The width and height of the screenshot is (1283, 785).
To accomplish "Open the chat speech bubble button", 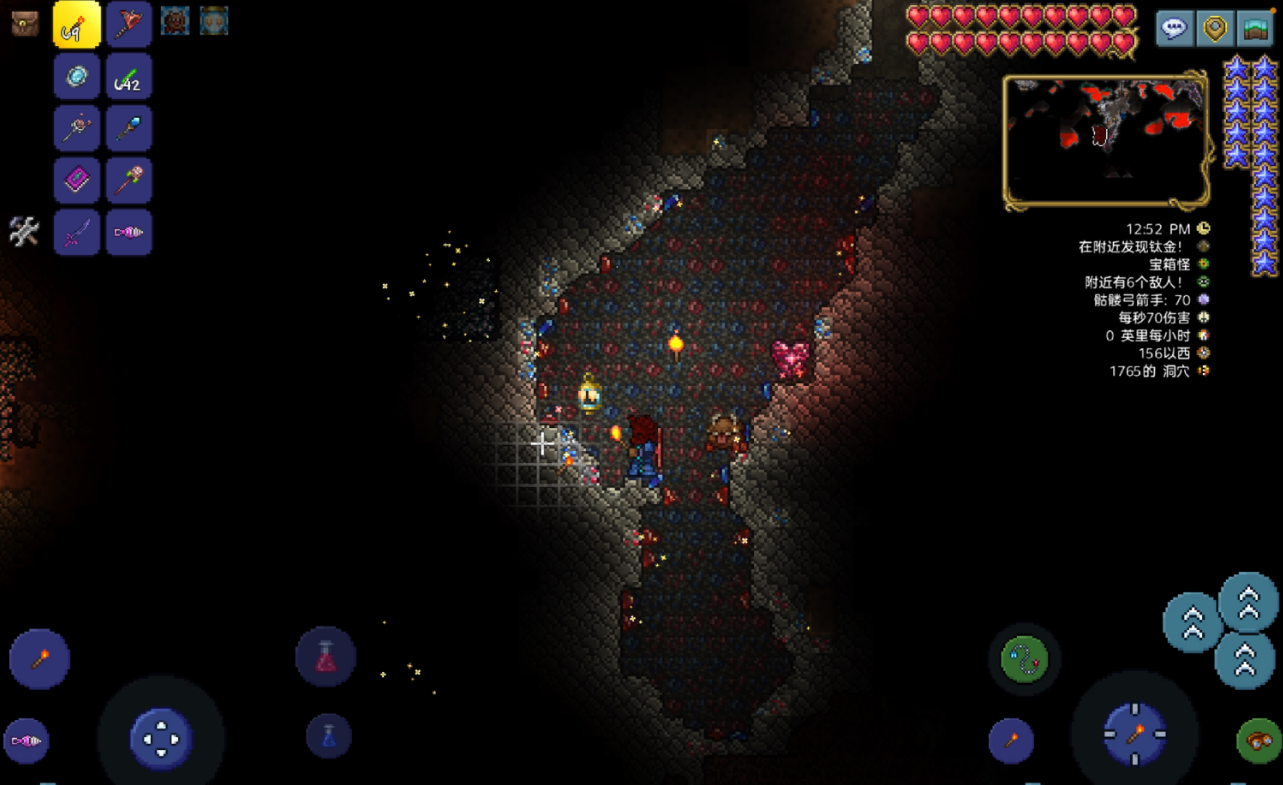I will (1174, 29).
